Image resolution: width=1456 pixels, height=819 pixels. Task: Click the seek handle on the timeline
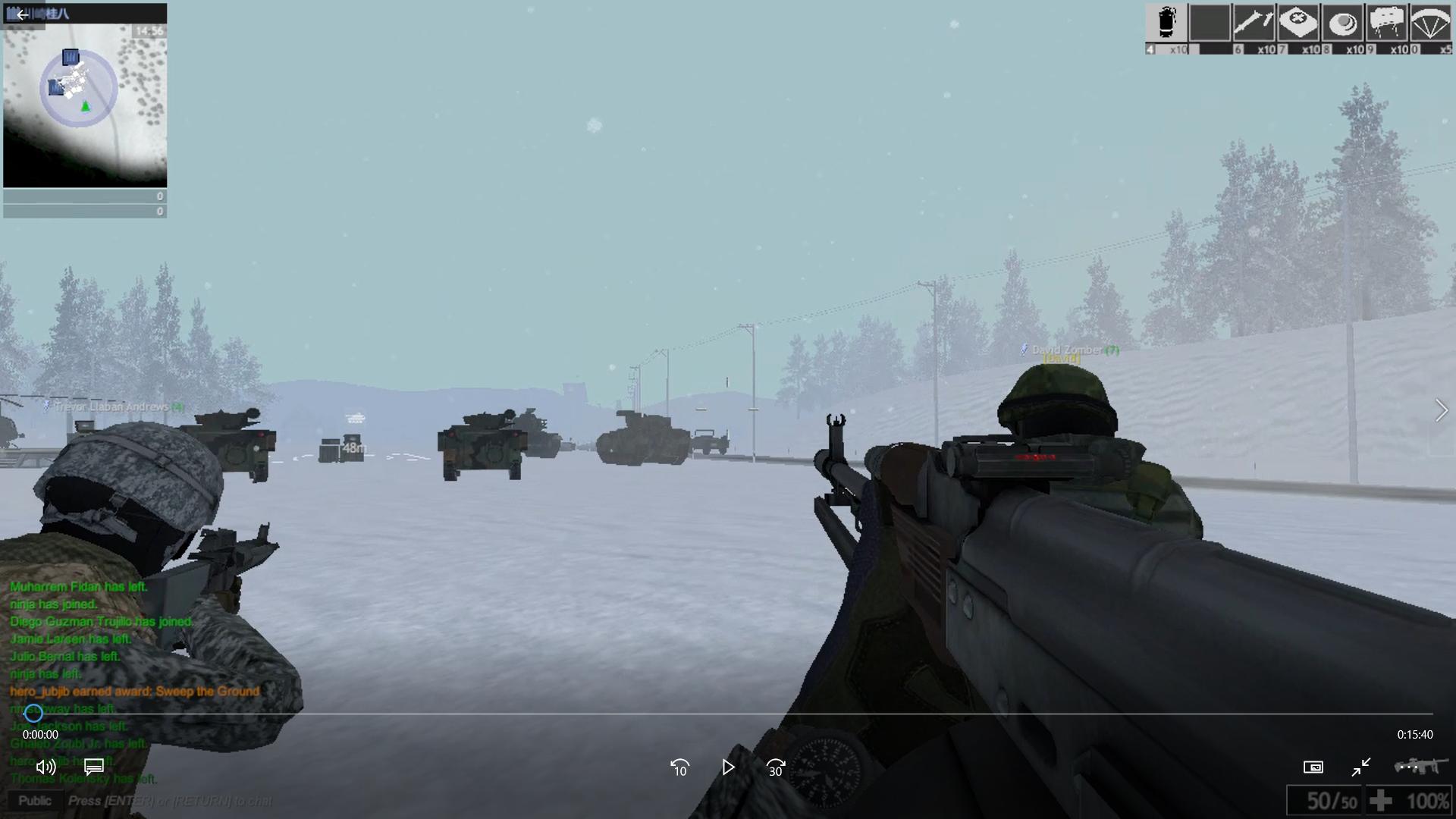click(x=33, y=713)
